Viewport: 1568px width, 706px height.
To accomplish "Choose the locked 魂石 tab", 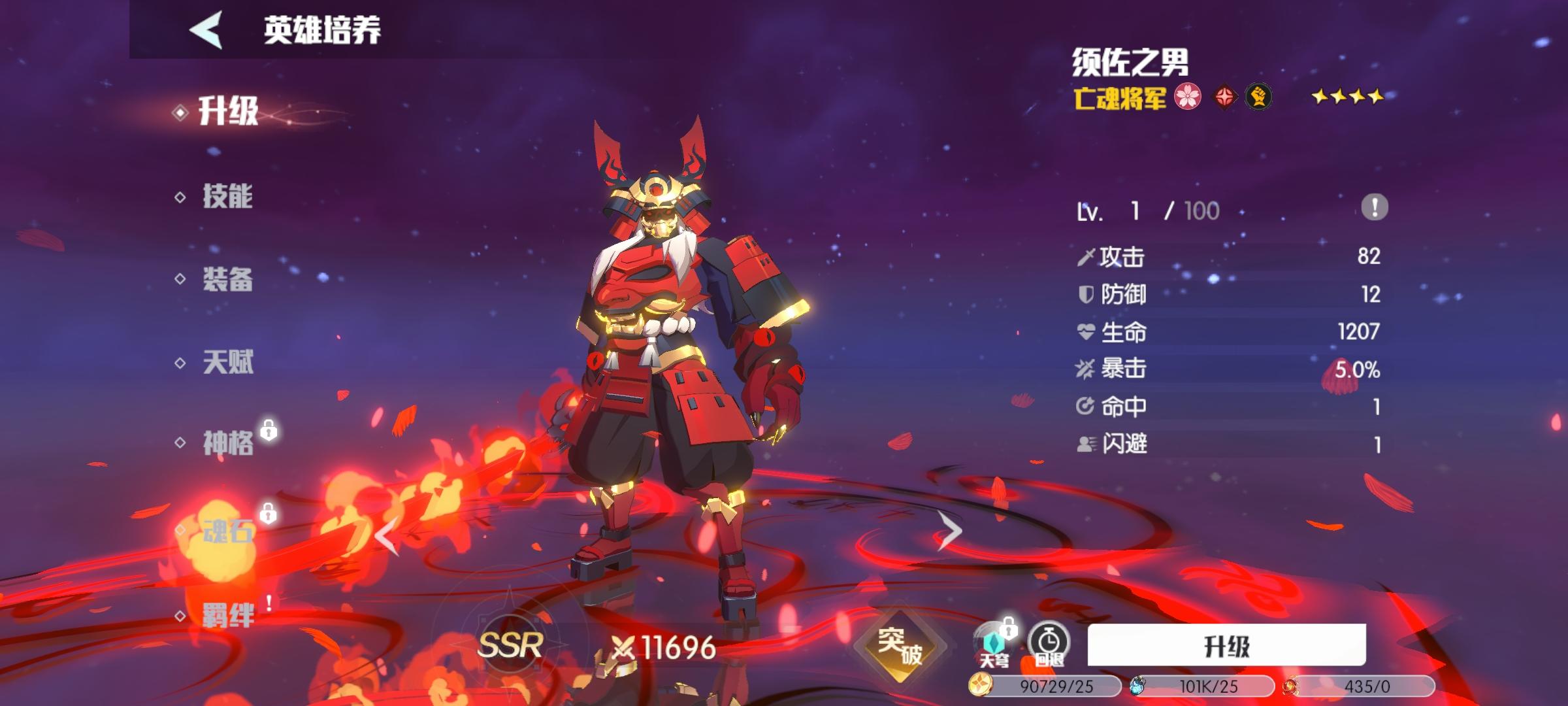I will point(227,531).
